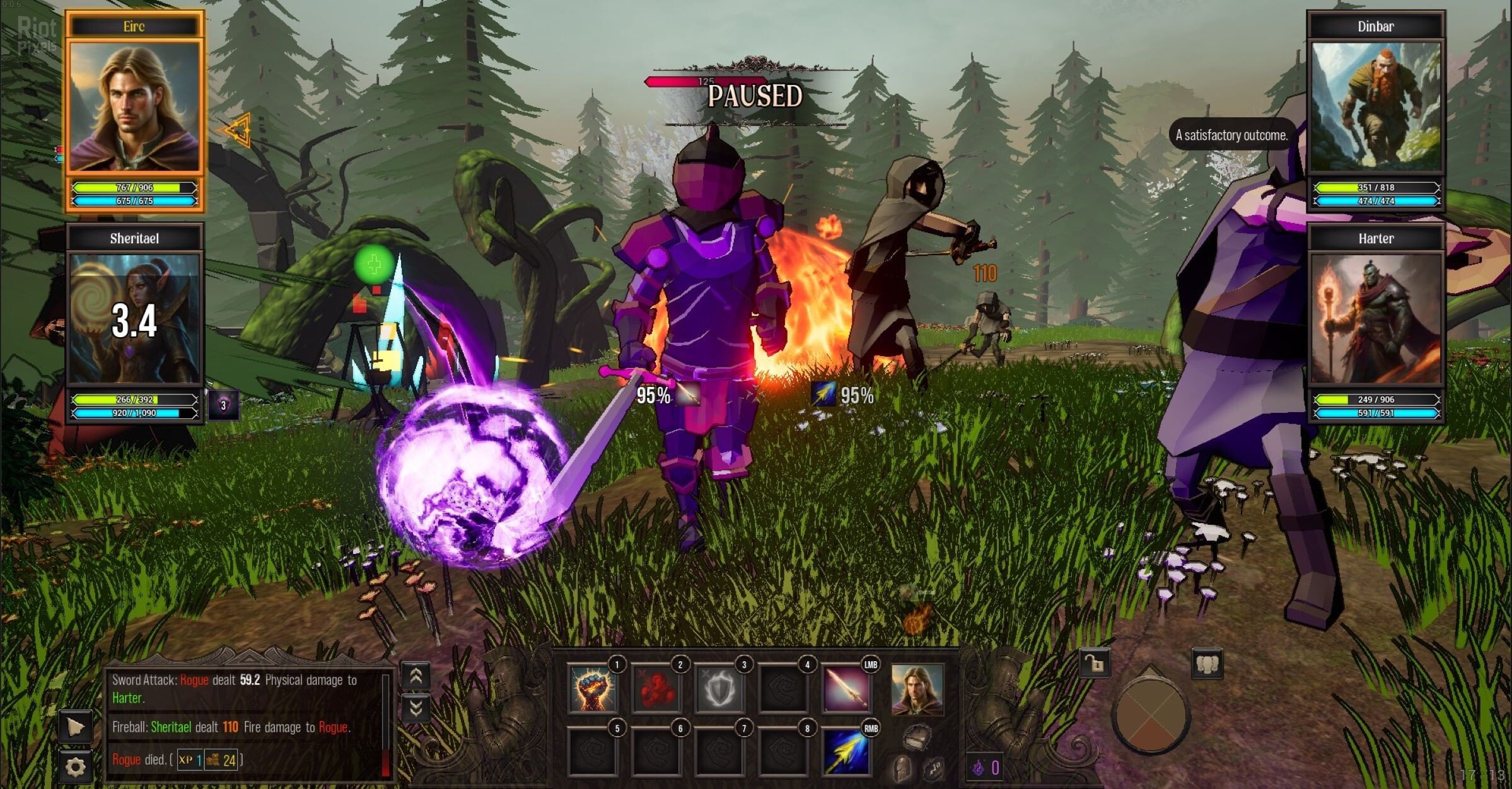Screen dimensions: 1512x789
Task: Choose Dinbar's party portrait
Action: [1376, 106]
